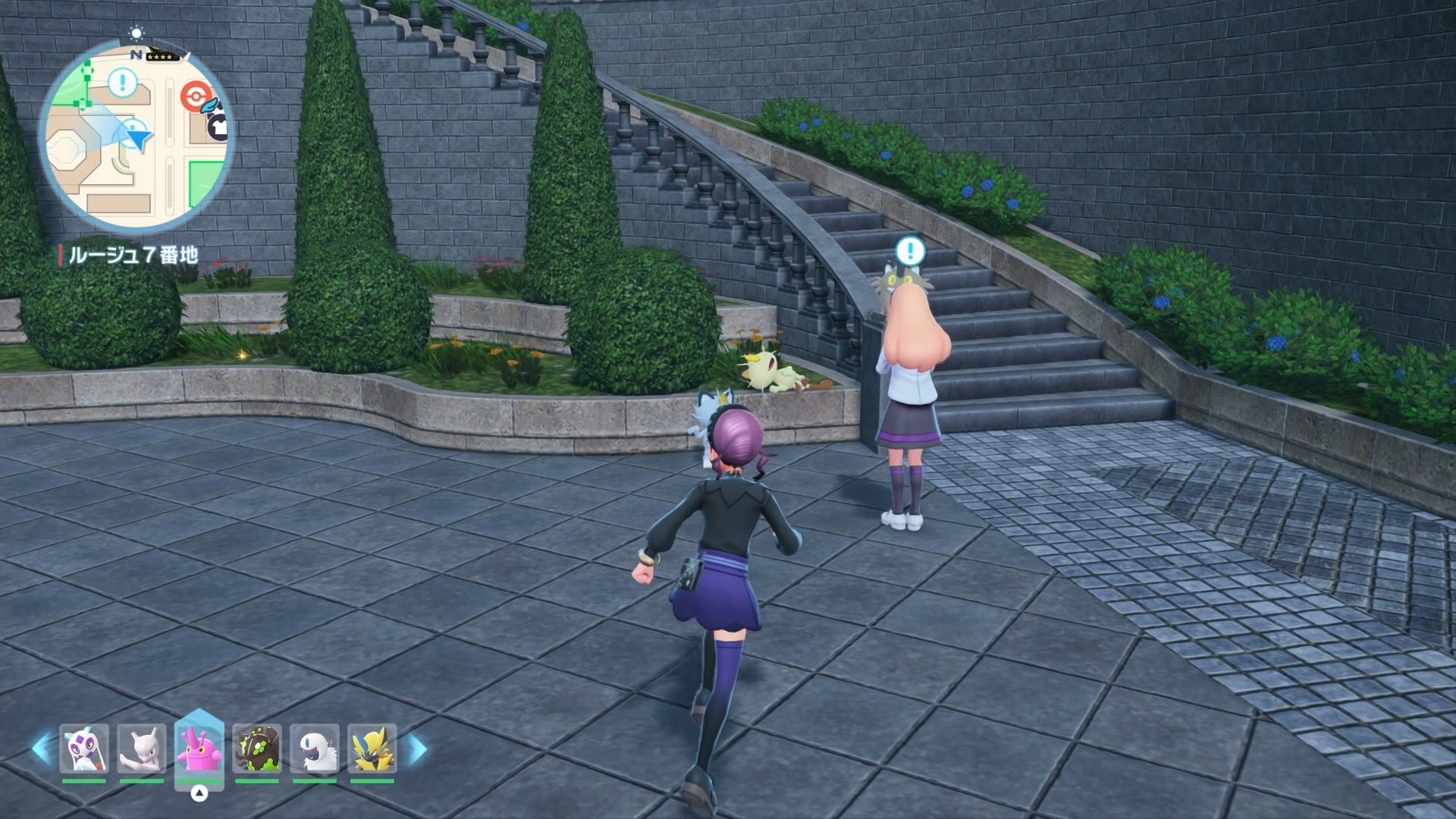The image size is (1456, 819).
Task: Switch to Zygarde in the party
Action: click(257, 748)
